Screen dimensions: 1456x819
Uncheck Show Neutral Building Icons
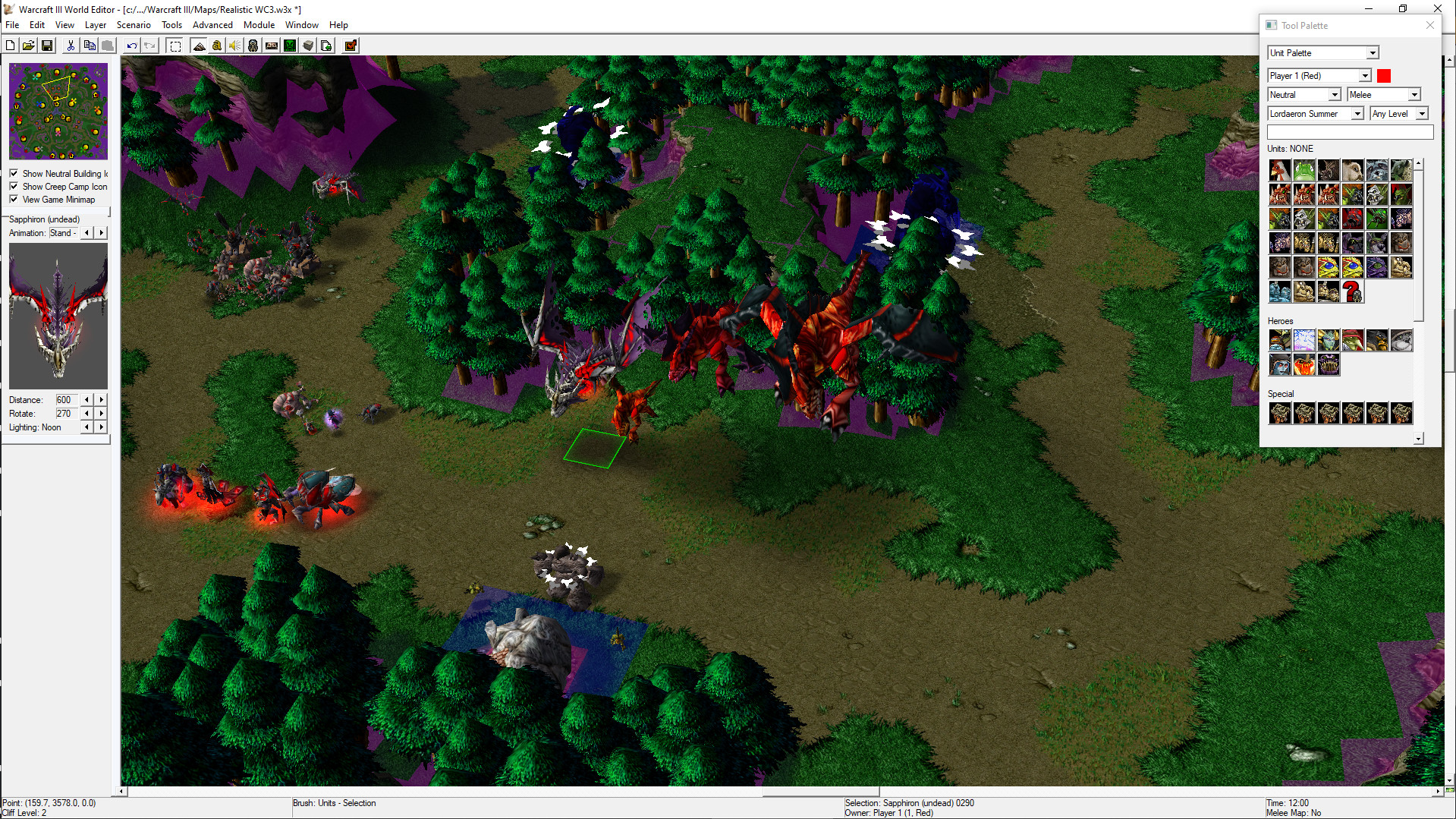point(14,173)
